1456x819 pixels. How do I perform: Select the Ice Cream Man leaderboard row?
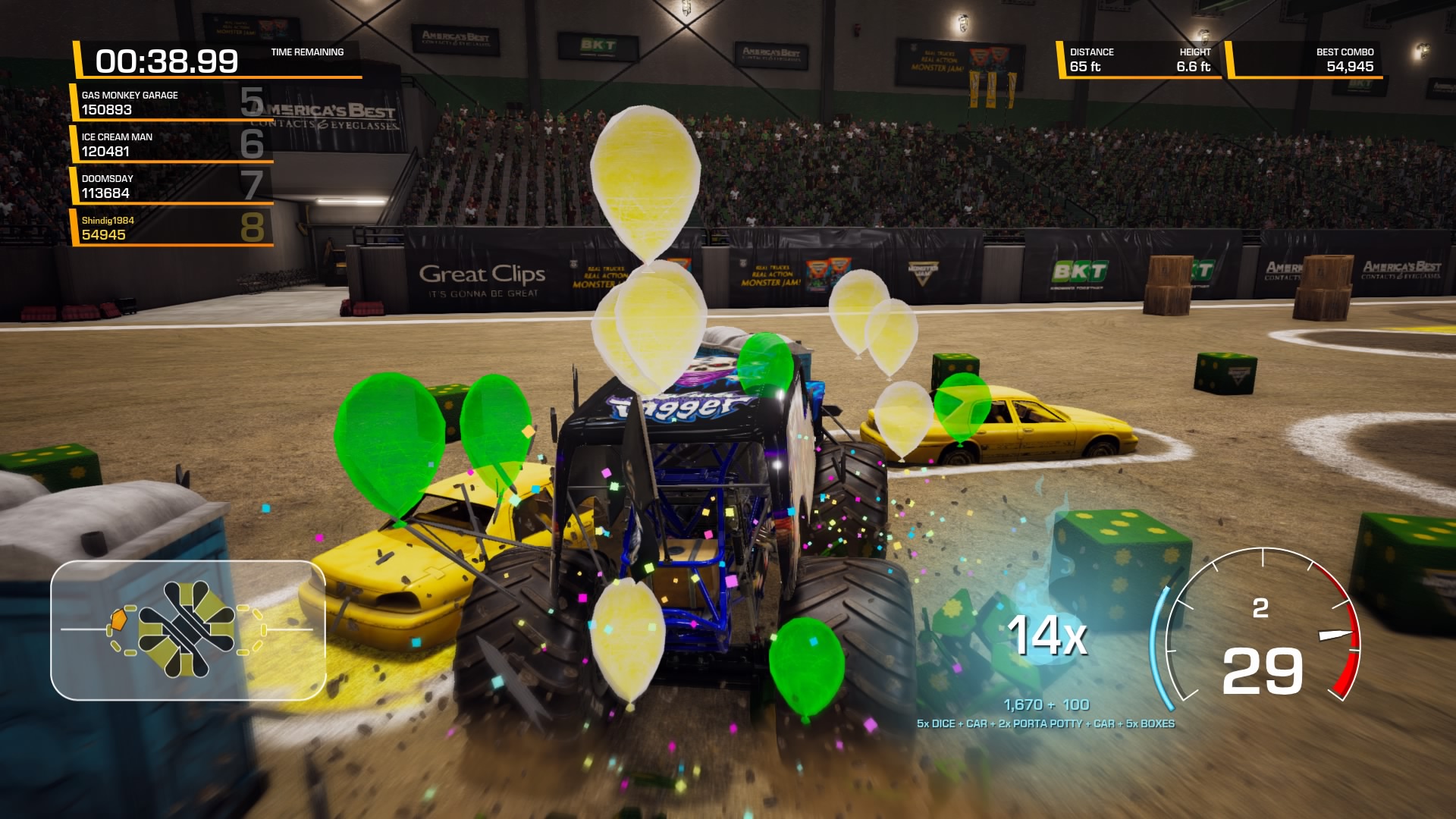click(x=171, y=144)
